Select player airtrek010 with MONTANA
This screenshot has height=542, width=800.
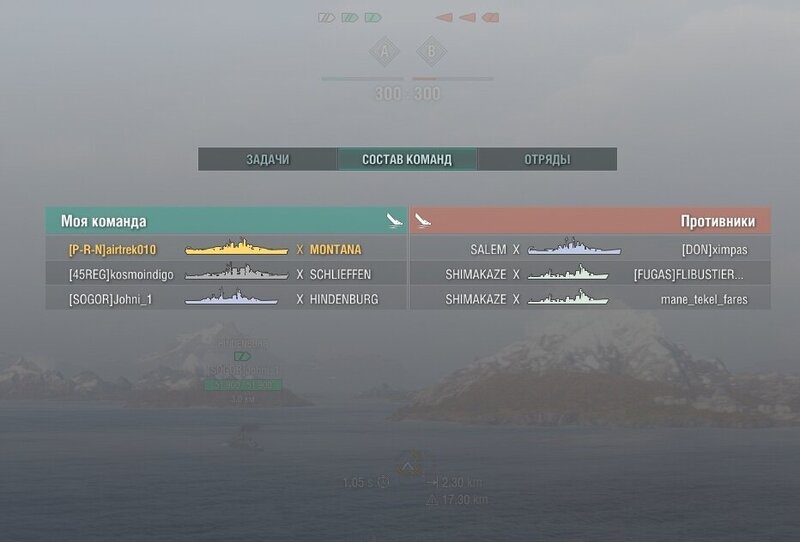coord(226,249)
